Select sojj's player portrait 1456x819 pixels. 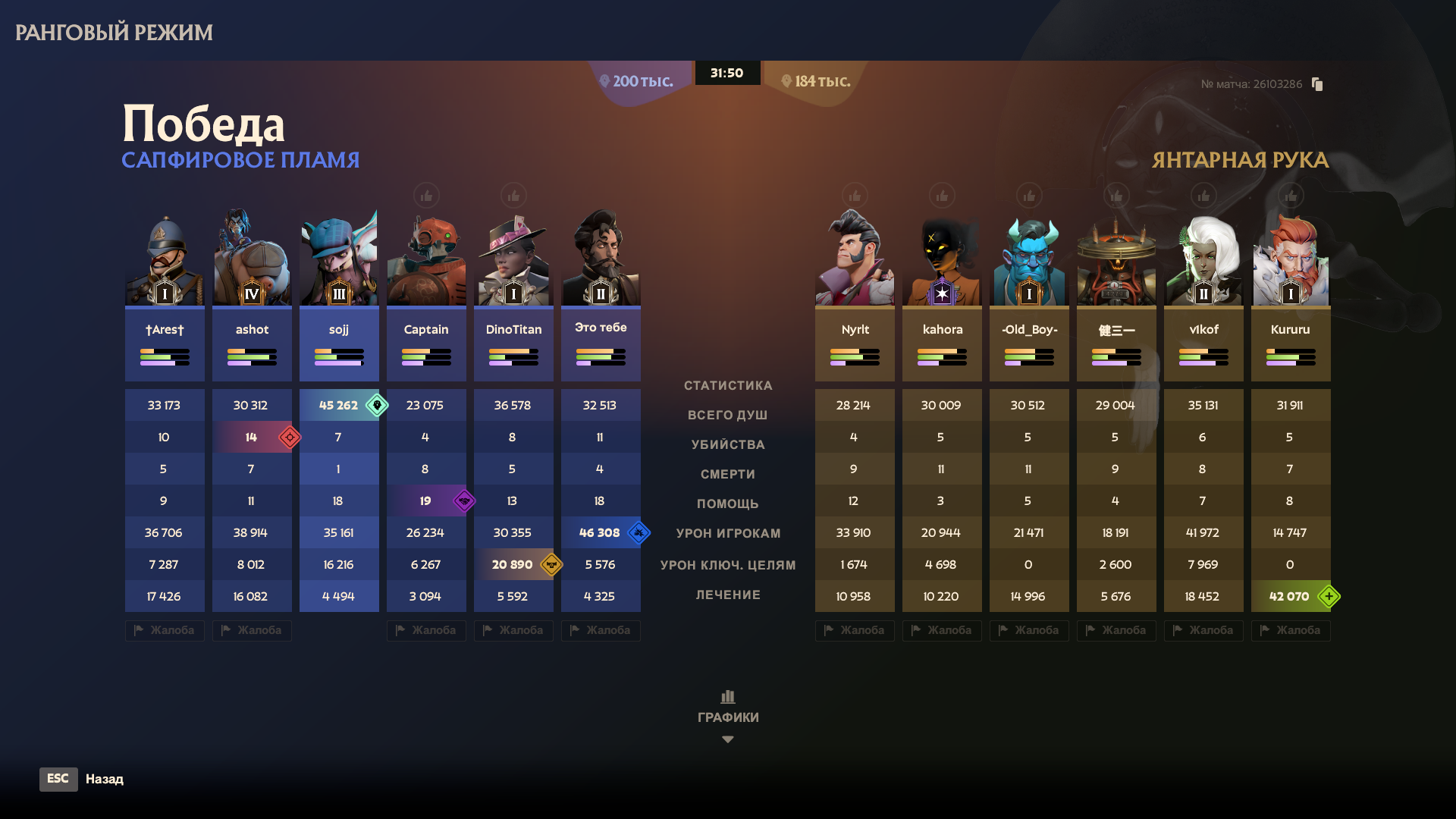click(339, 259)
